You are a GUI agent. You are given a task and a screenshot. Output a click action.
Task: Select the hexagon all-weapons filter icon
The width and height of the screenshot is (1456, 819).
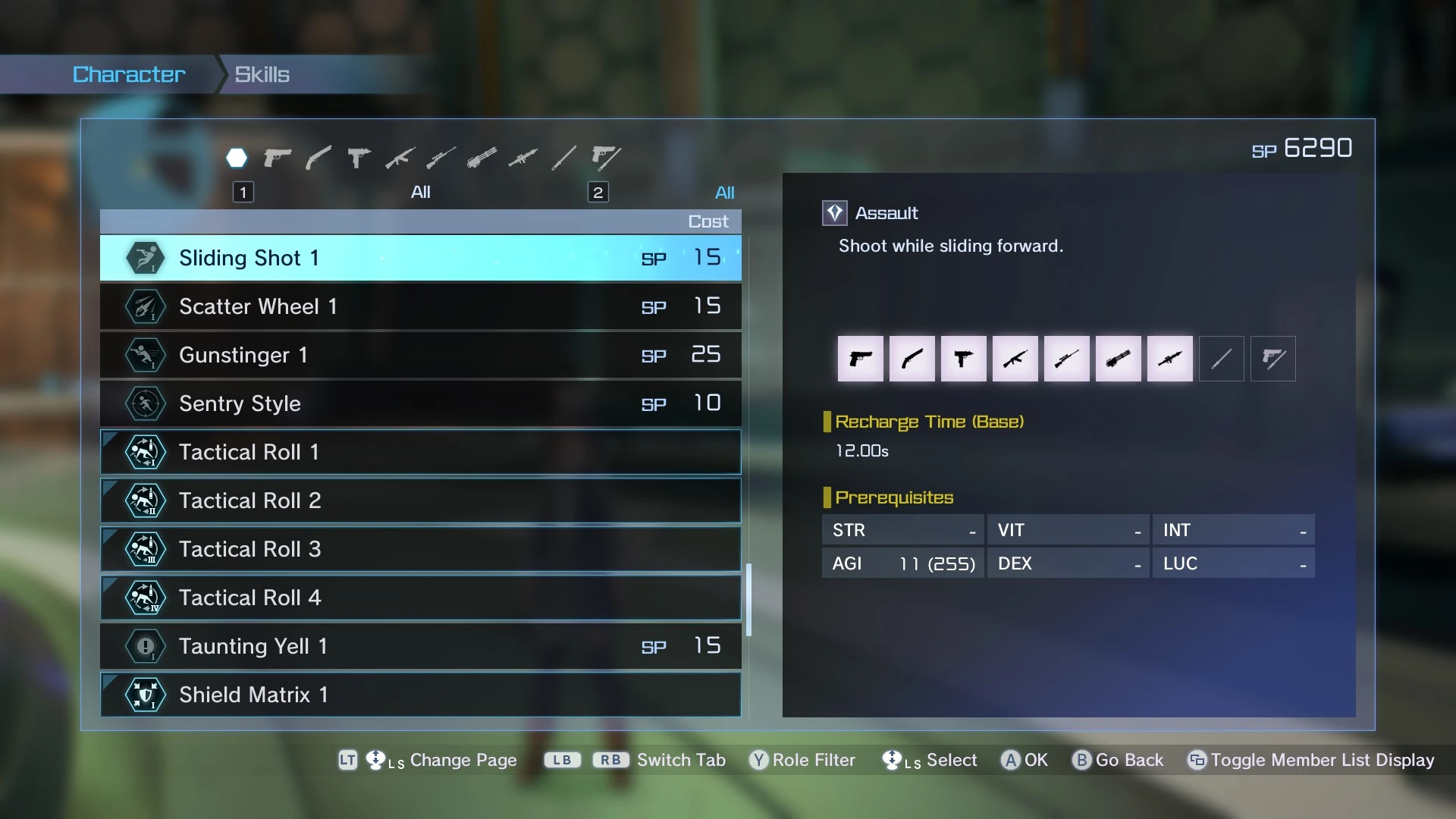(x=237, y=158)
